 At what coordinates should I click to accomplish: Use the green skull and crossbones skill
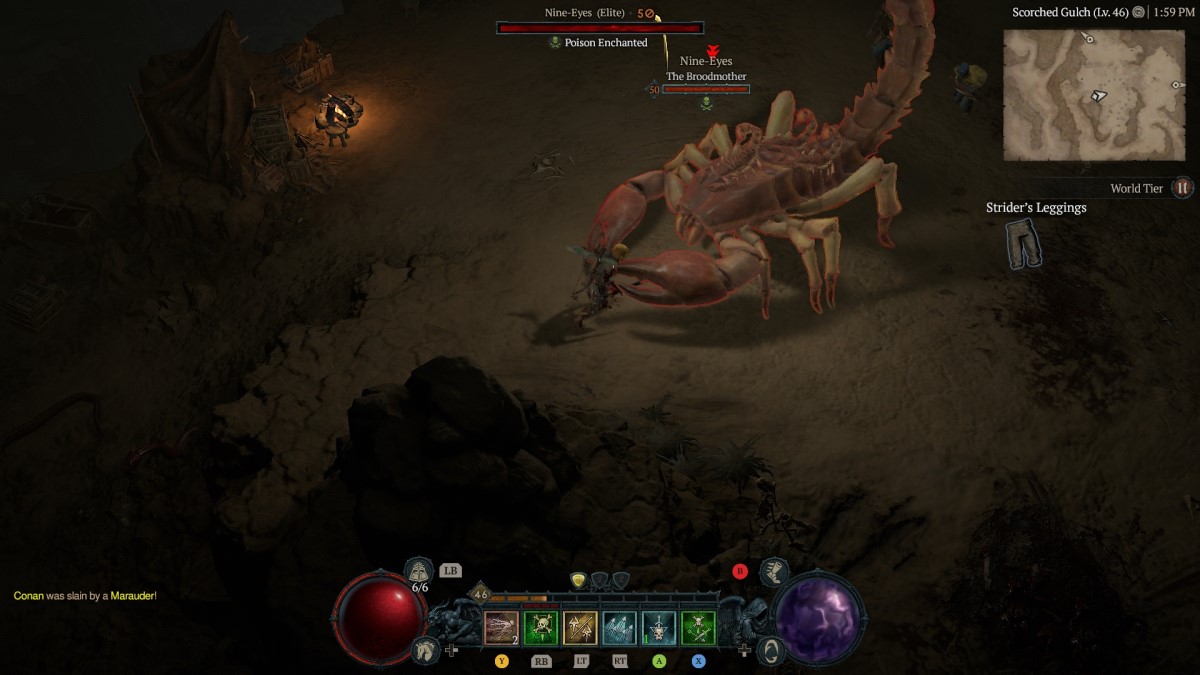(x=540, y=628)
